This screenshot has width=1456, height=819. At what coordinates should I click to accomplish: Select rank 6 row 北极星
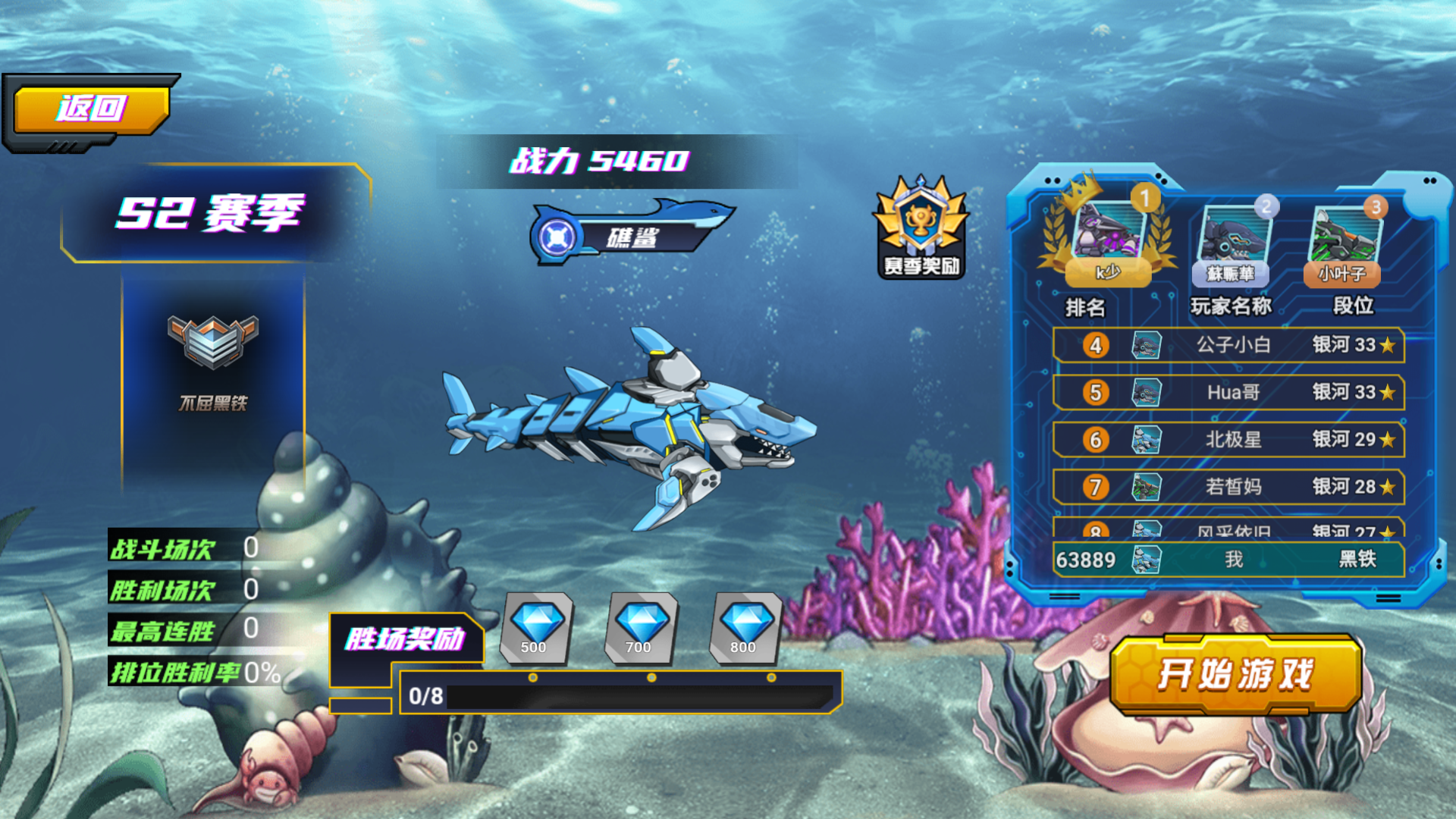[x=1228, y=439]
